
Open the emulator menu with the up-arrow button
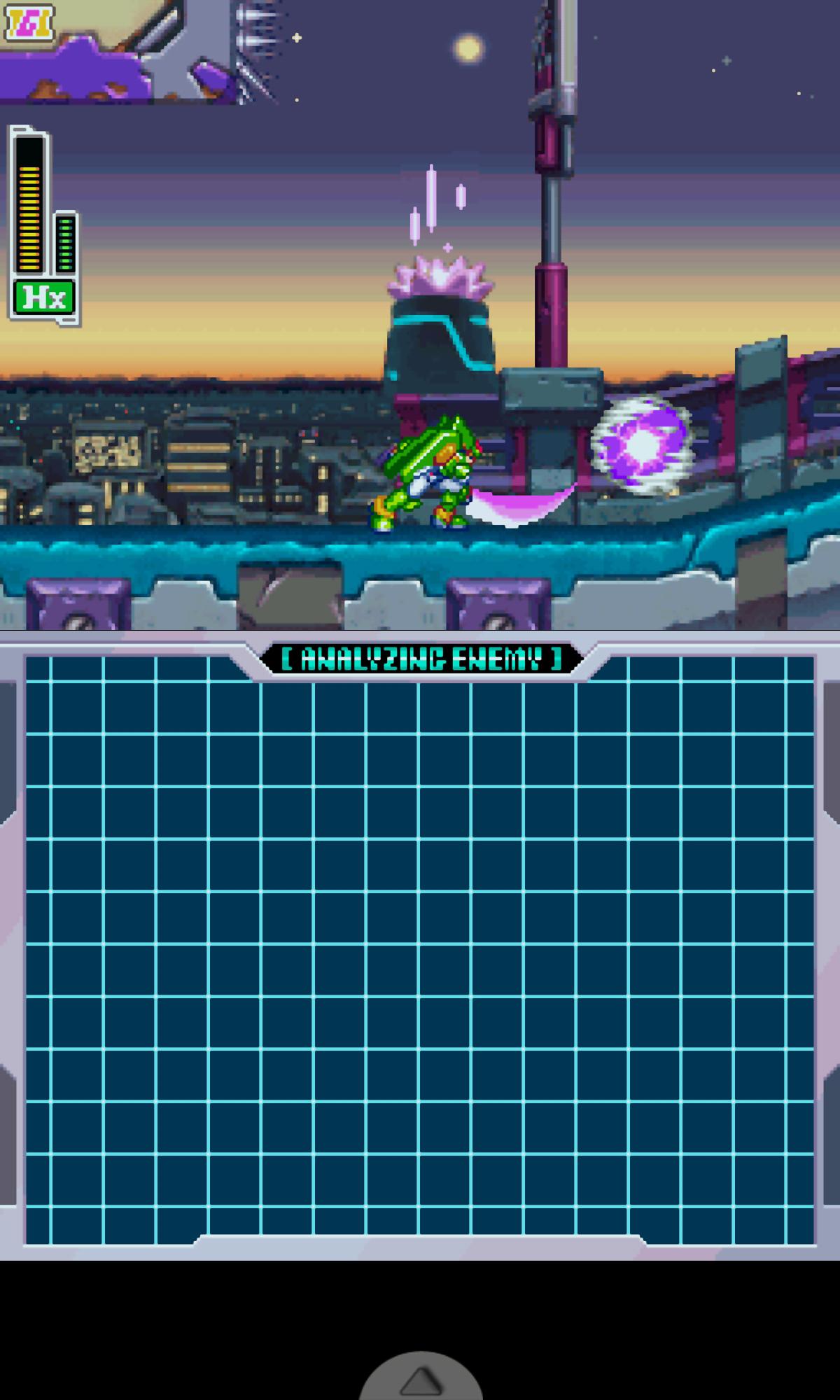420,1380
